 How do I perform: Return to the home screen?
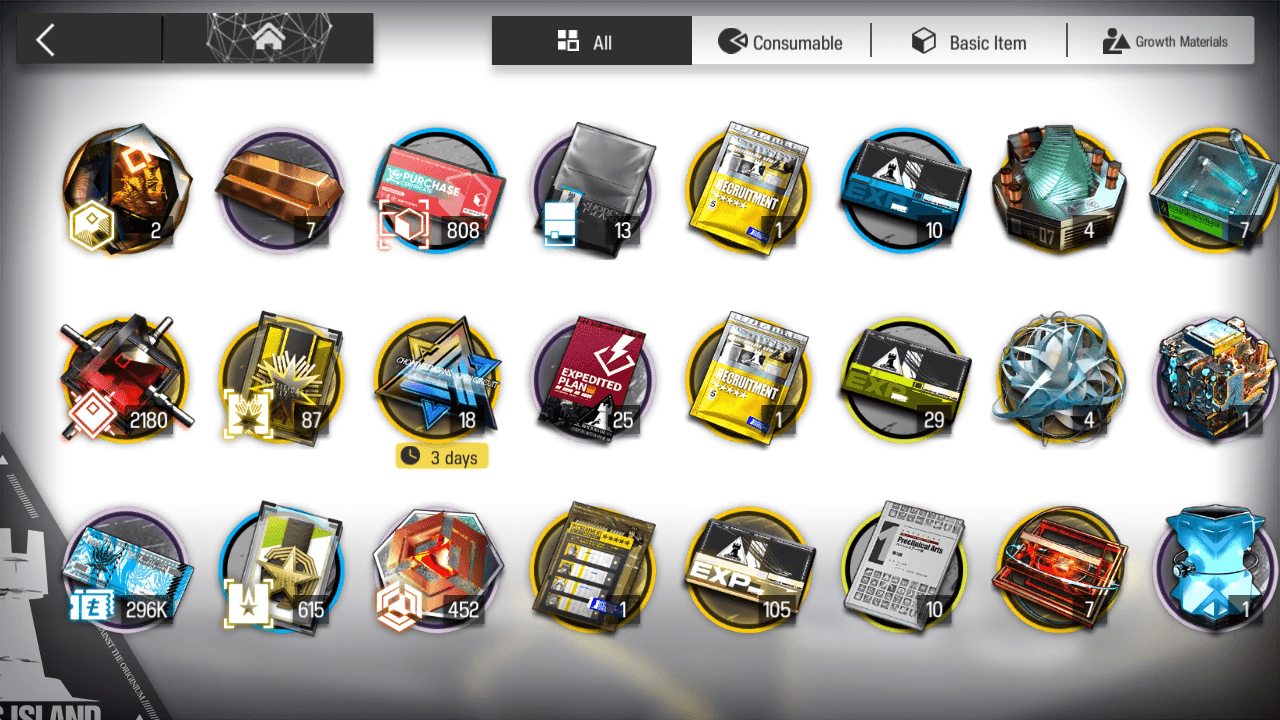tap(267, 40)
